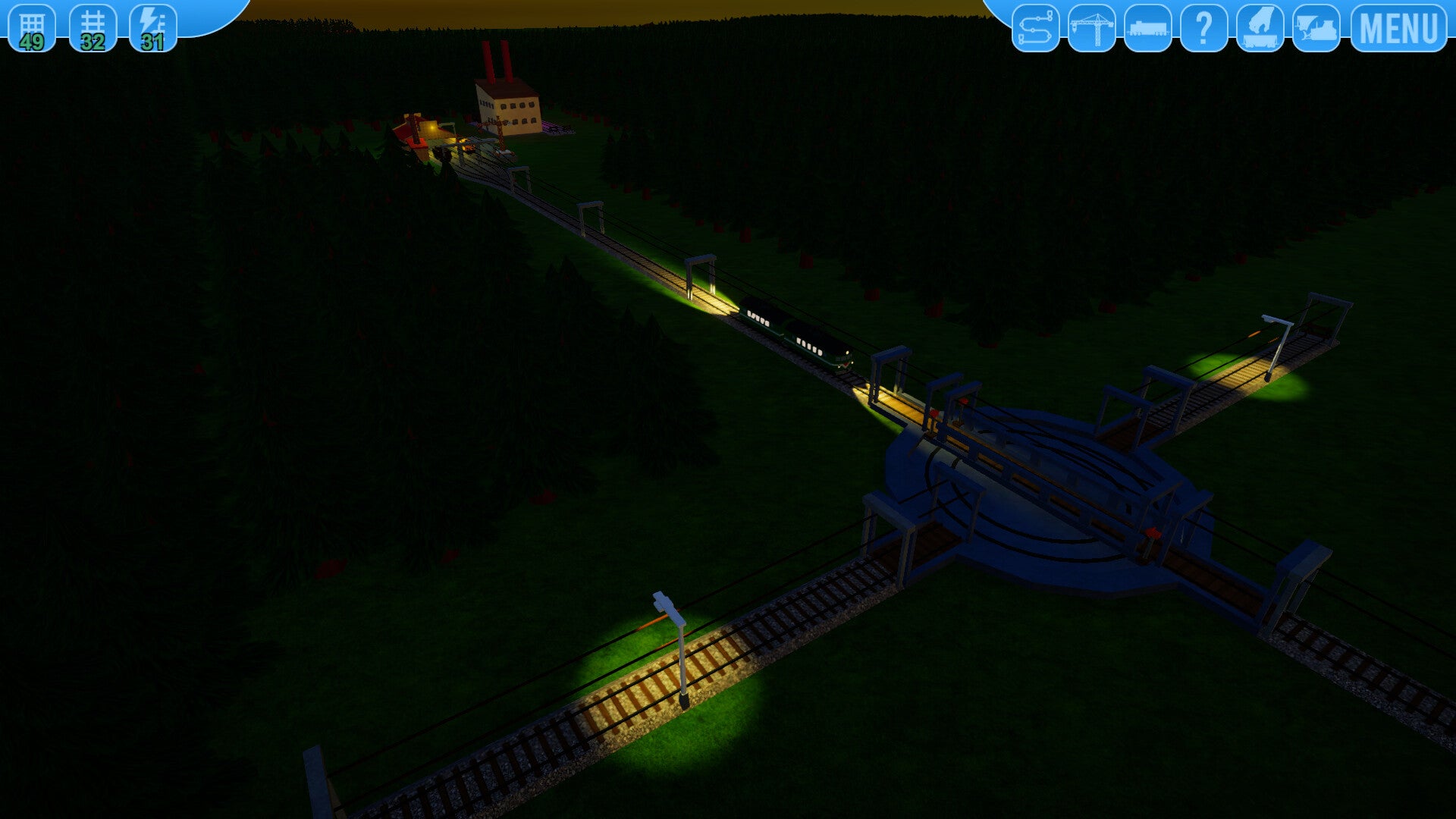The height and width of the screenshot is (819, 1456).
Task: Select the hand-over-wagon cargo tool
Action: tap(1260, 28)
